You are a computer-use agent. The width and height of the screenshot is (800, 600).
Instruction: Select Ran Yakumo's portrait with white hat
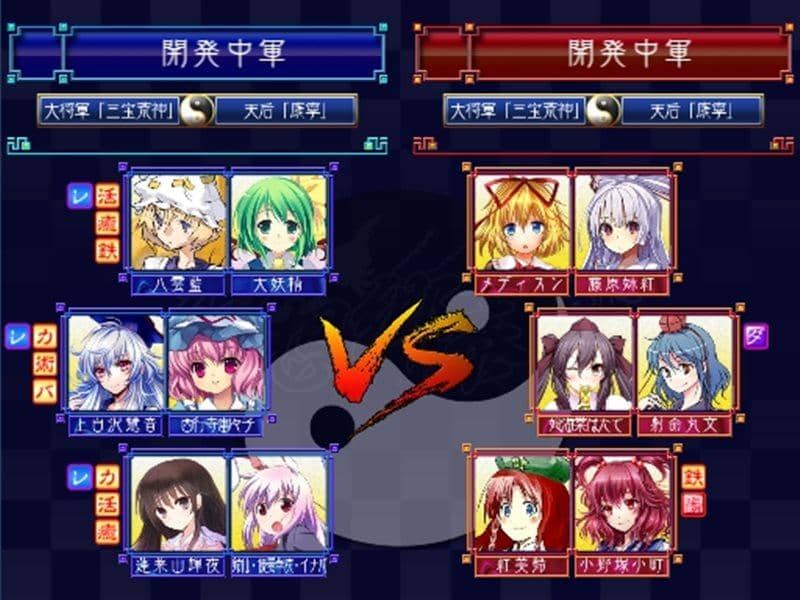click(x=179, y=222)
